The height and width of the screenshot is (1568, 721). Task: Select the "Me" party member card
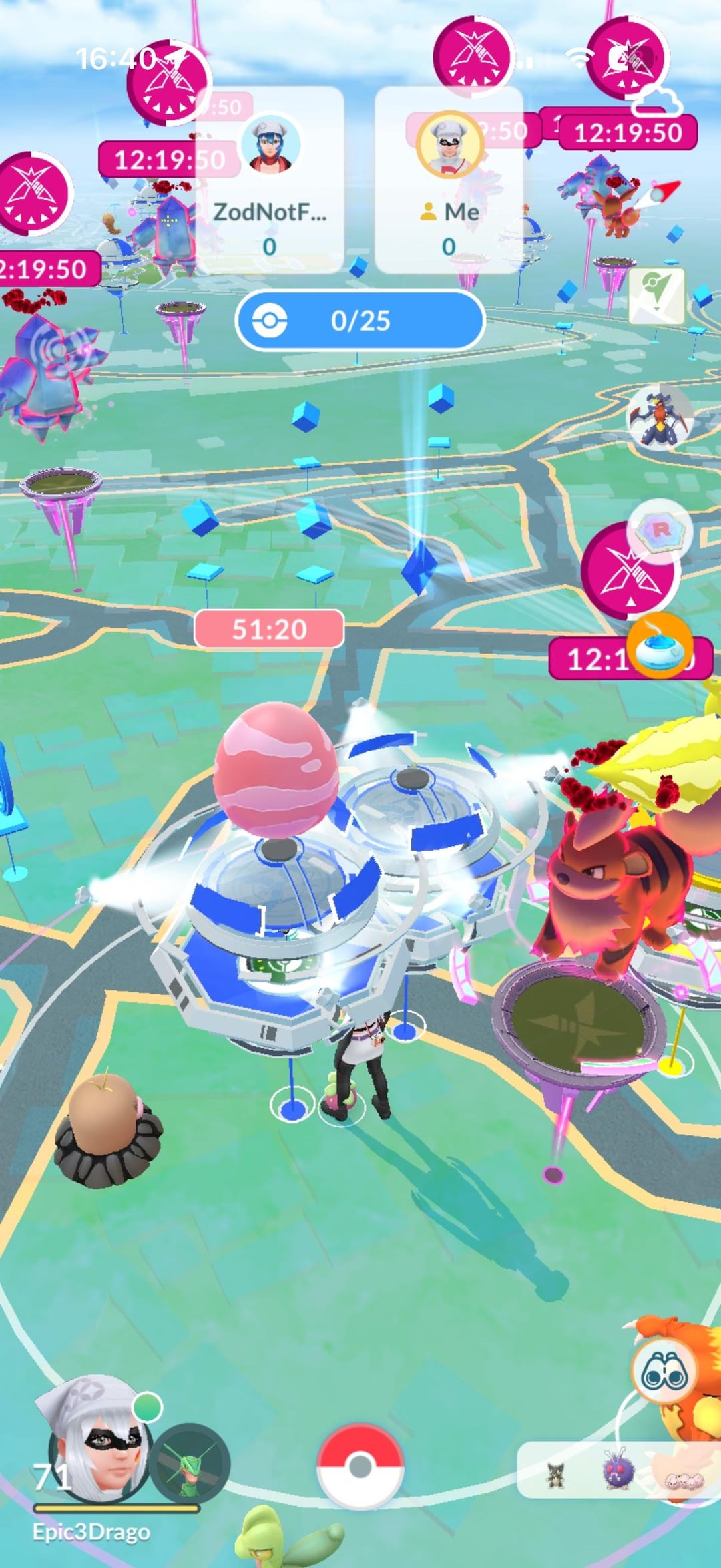tap(449, 180)
